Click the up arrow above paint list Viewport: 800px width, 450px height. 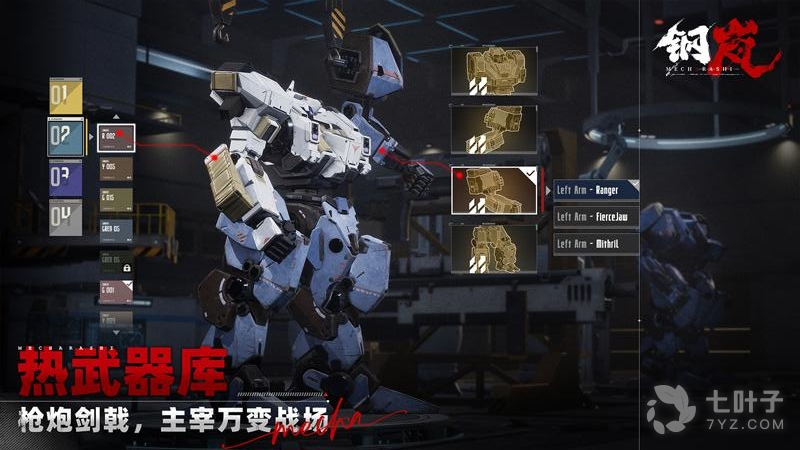point(115,117)
